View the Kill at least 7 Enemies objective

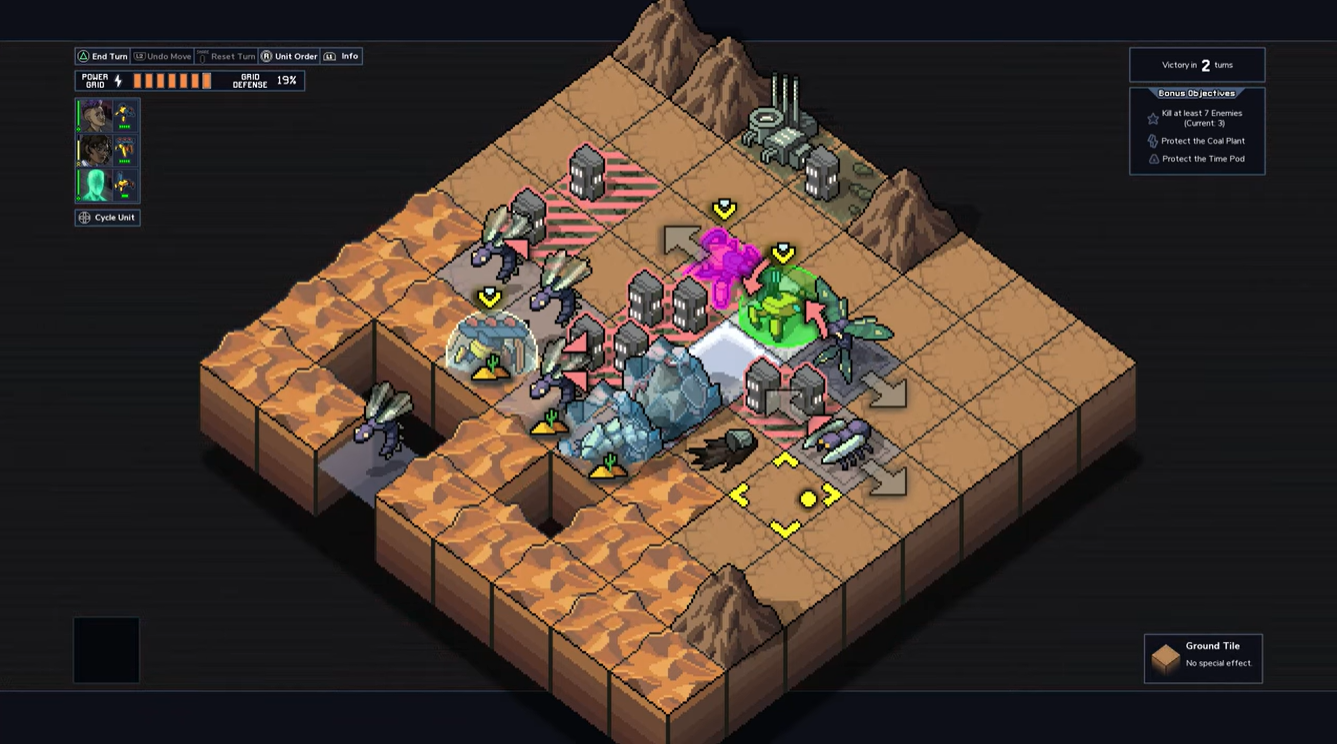point(1200,118)
